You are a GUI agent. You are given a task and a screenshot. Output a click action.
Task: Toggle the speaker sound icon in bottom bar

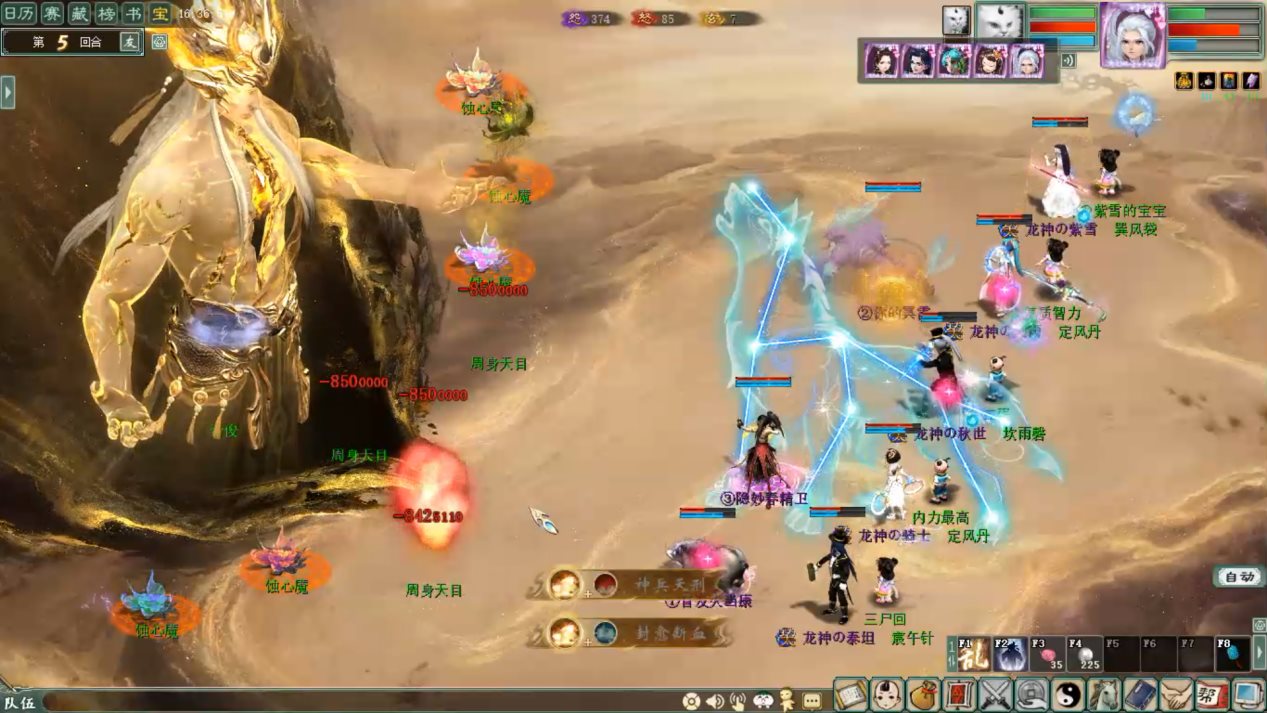715,701
